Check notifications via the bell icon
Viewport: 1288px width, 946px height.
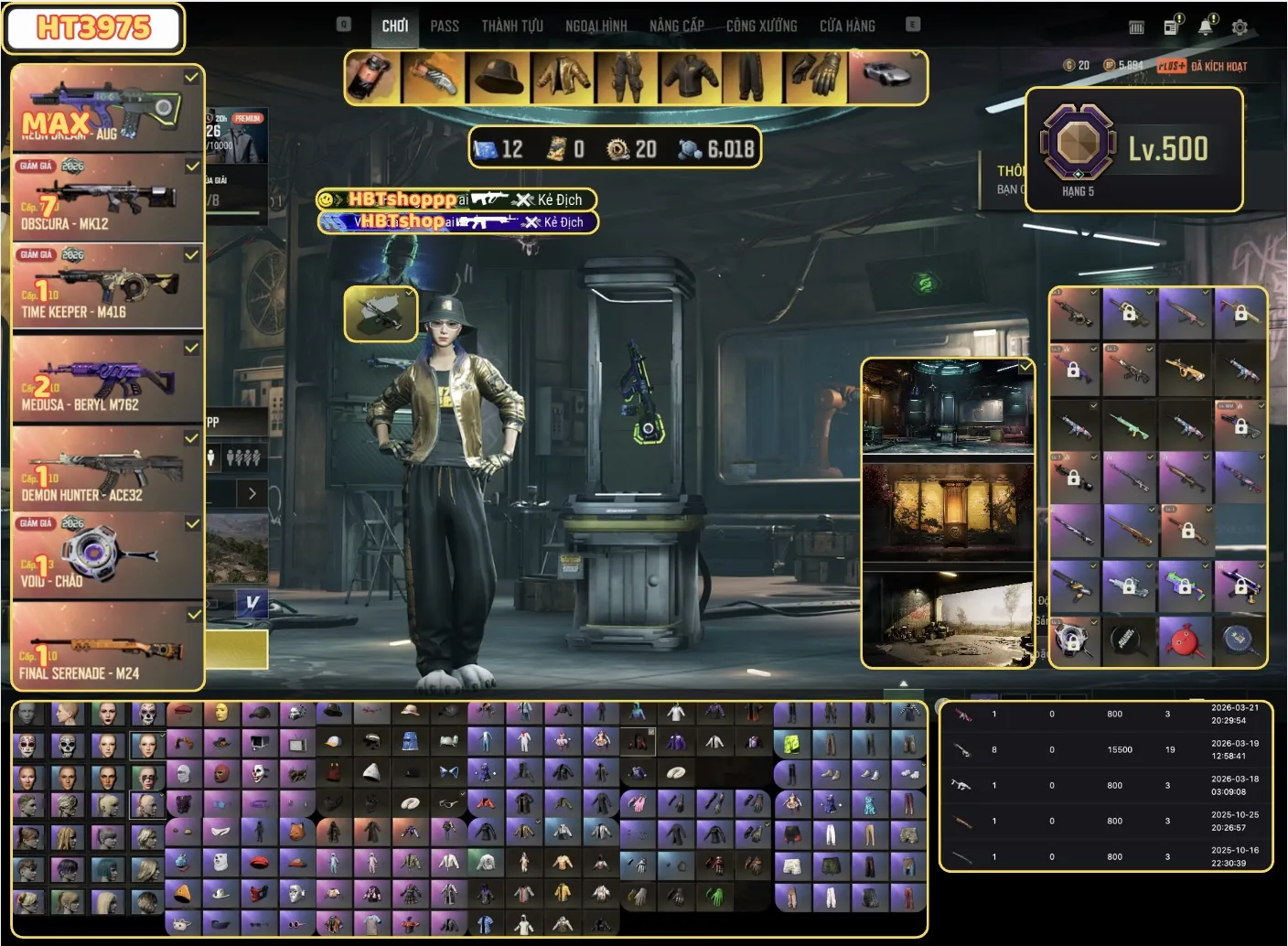coord(1207,27)
